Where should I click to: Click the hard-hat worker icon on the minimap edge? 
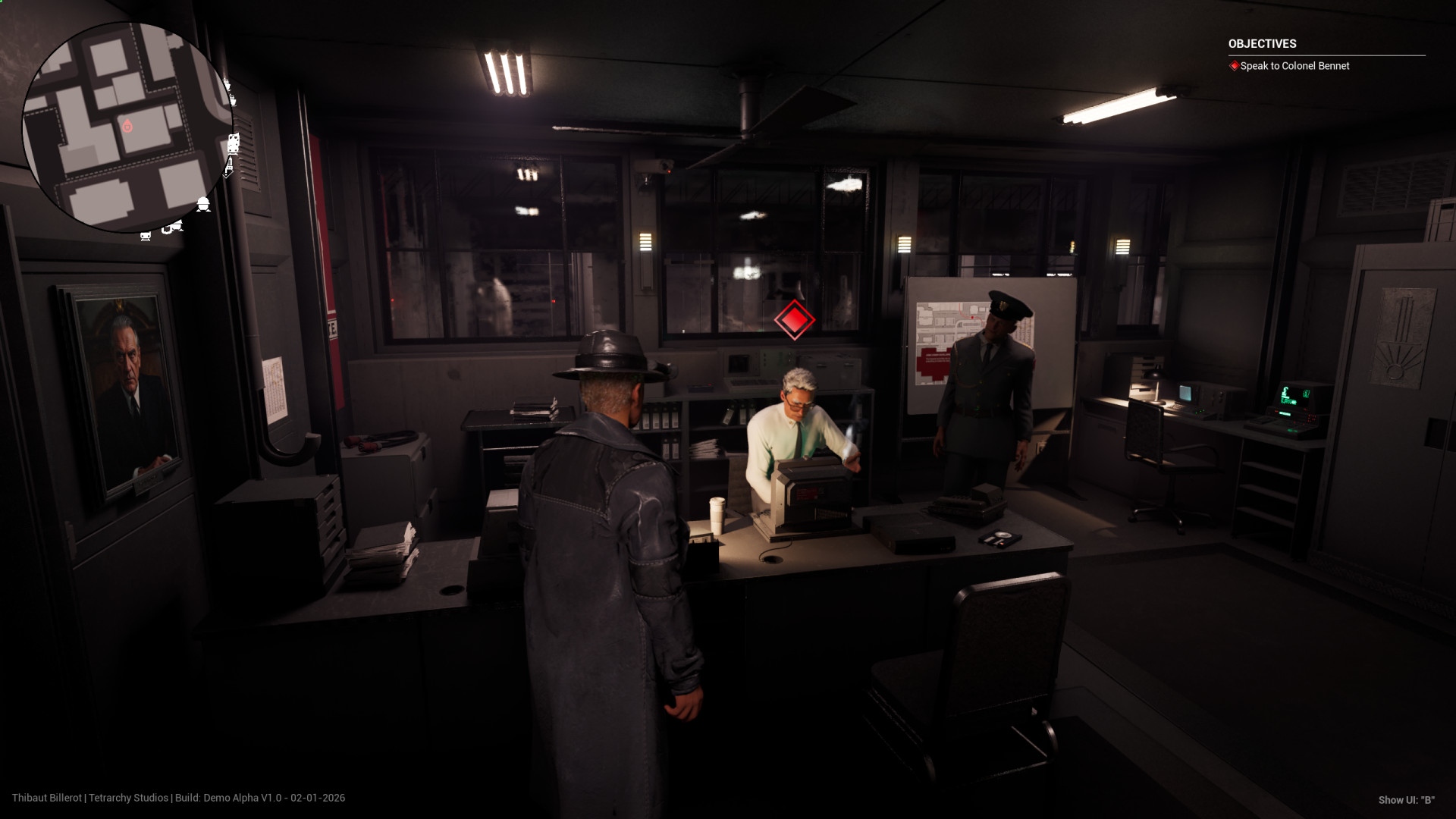click(203, 204)
